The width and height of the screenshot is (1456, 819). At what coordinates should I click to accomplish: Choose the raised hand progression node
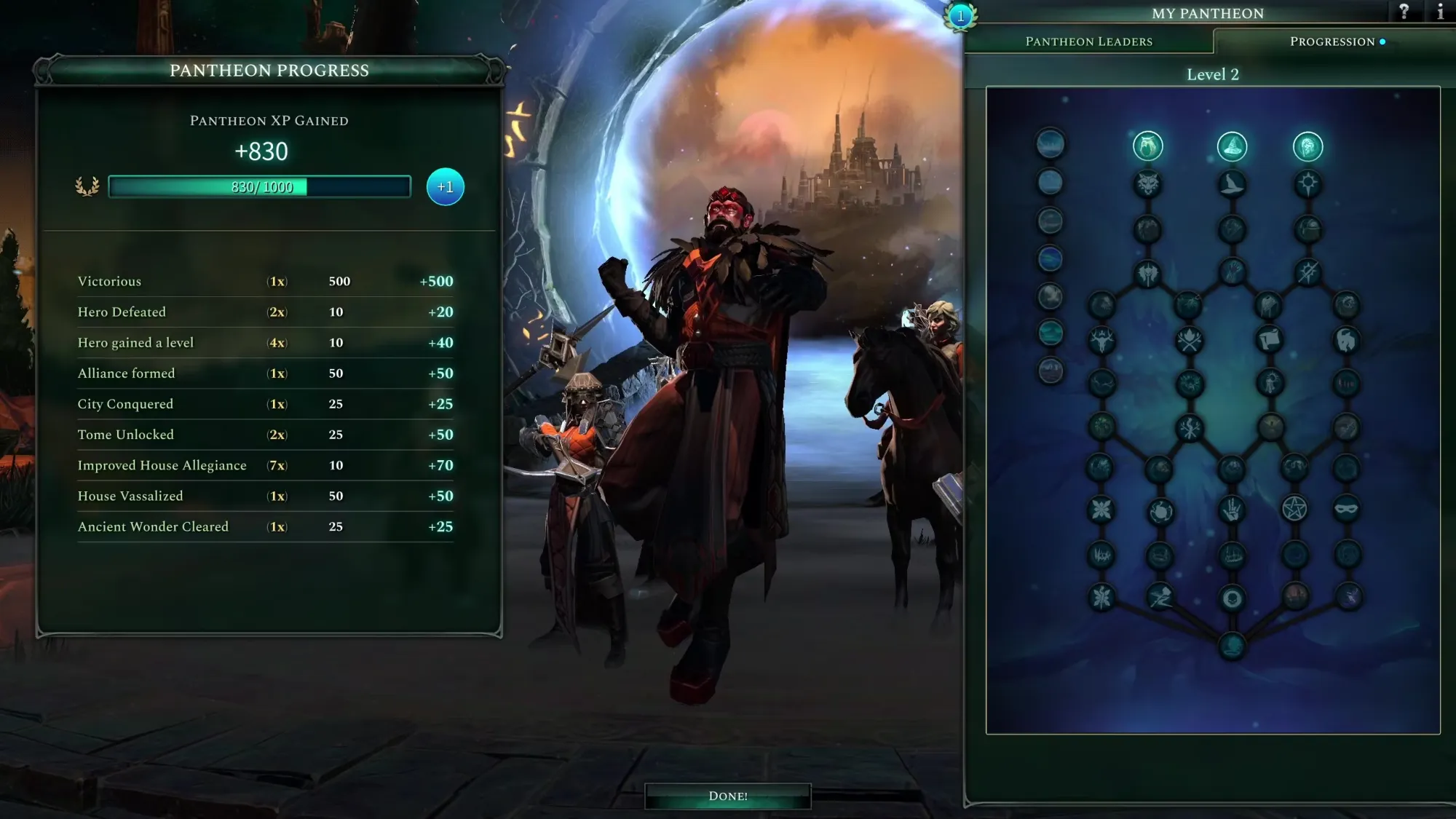coord(1232,509)
